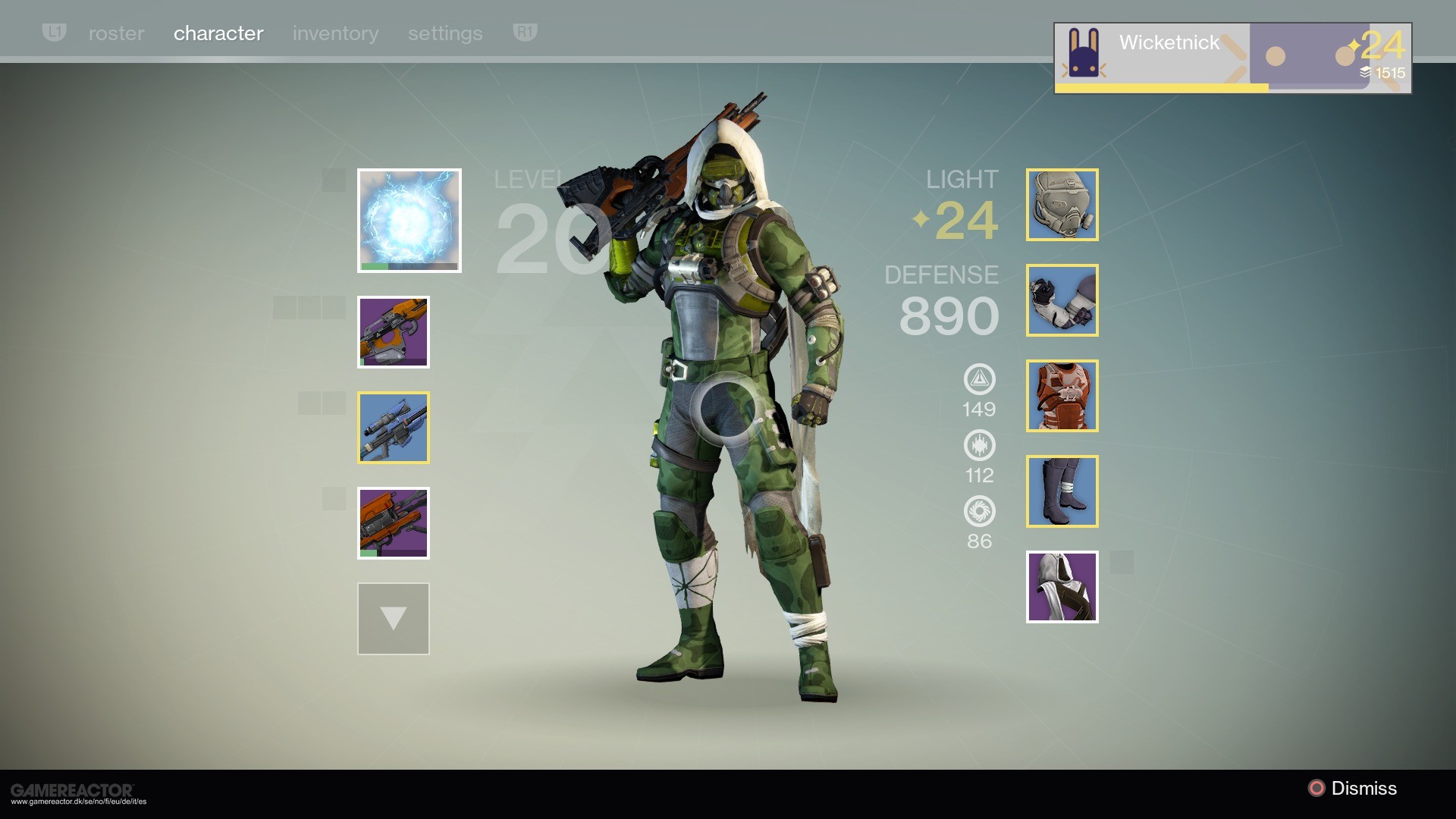Open the equipped boots armor slot
This screenshot has height=819, width=1456.
(x=1062, y=491)
